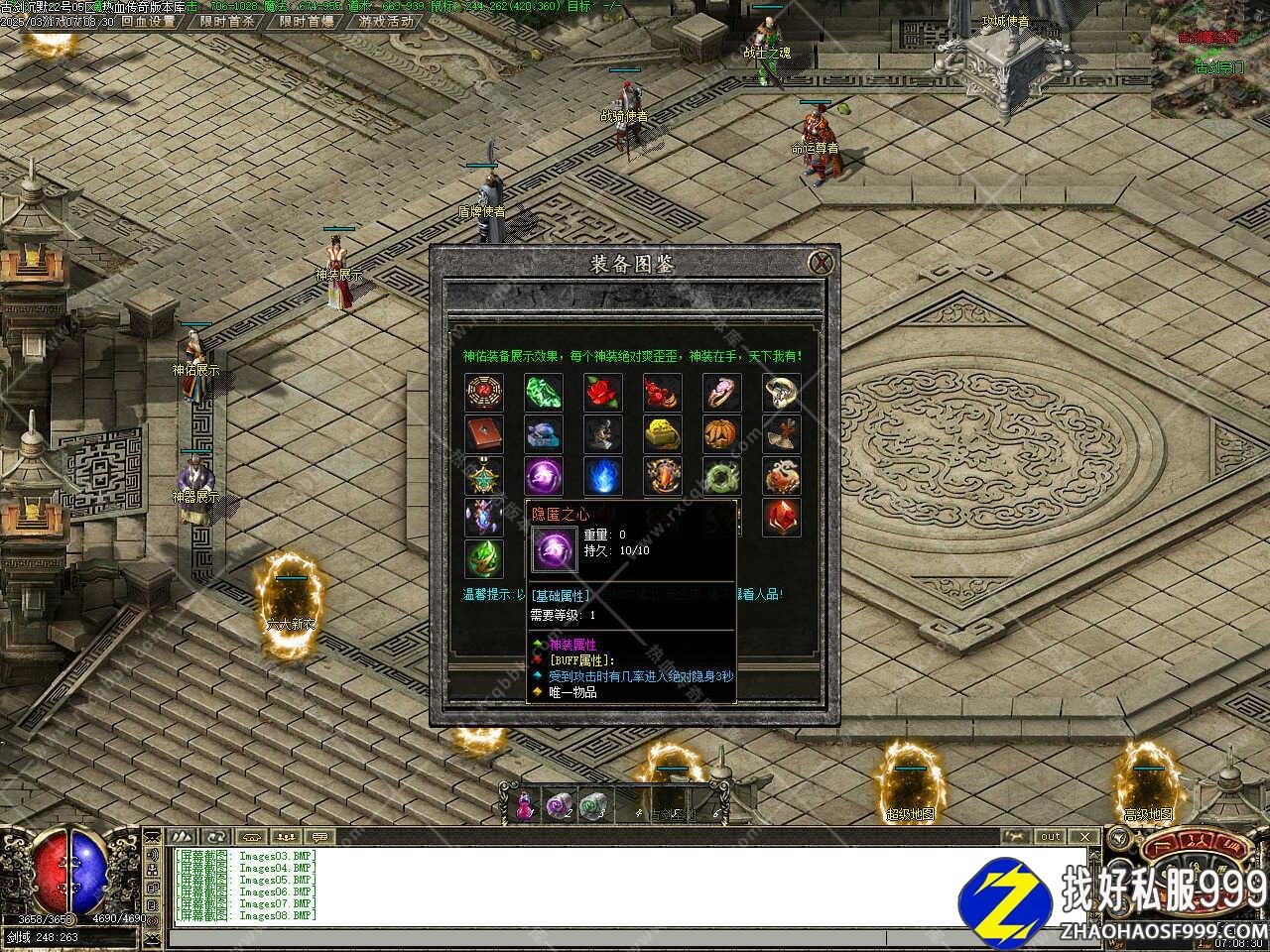
Task: Select the golden treasure chest item
Action: click(x=663, y=434)
